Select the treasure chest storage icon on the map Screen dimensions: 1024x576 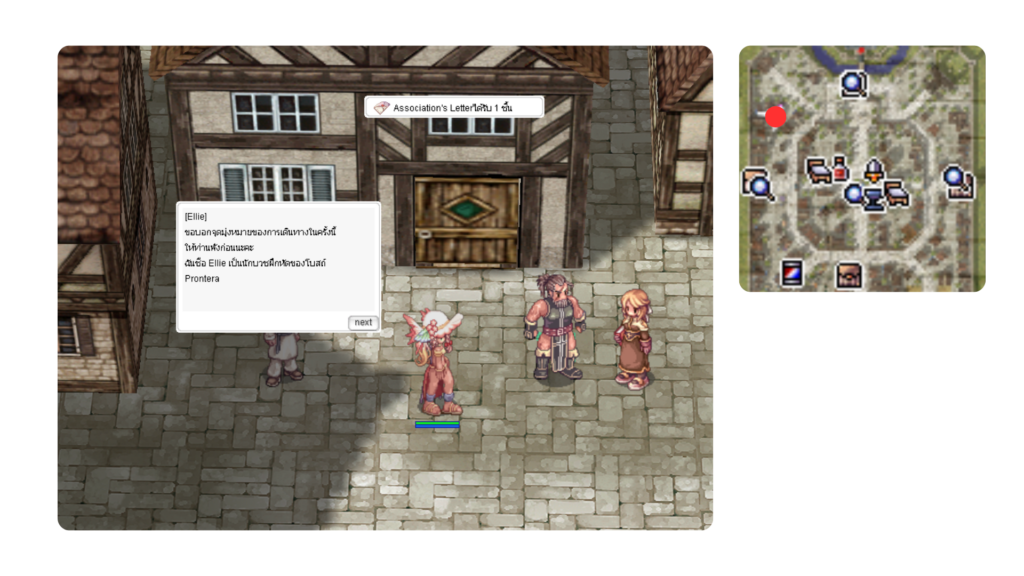pos(849,273)
